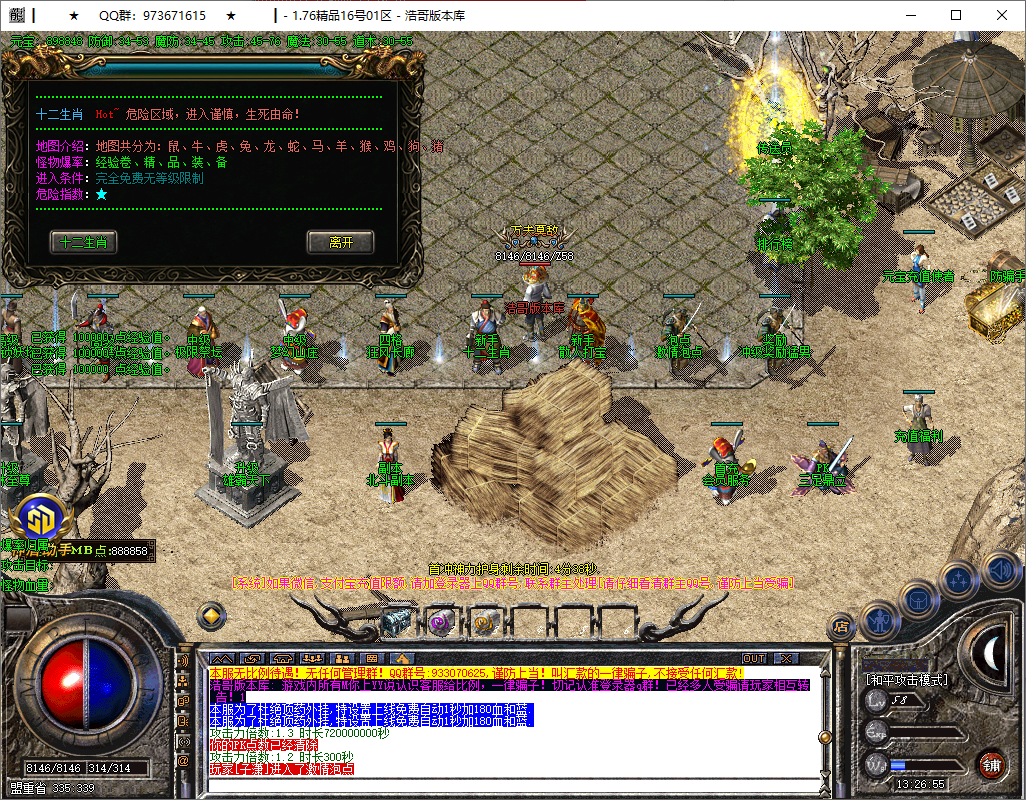Click the OUT button above chat
The image size is (1026, 800).
[755, 659]
